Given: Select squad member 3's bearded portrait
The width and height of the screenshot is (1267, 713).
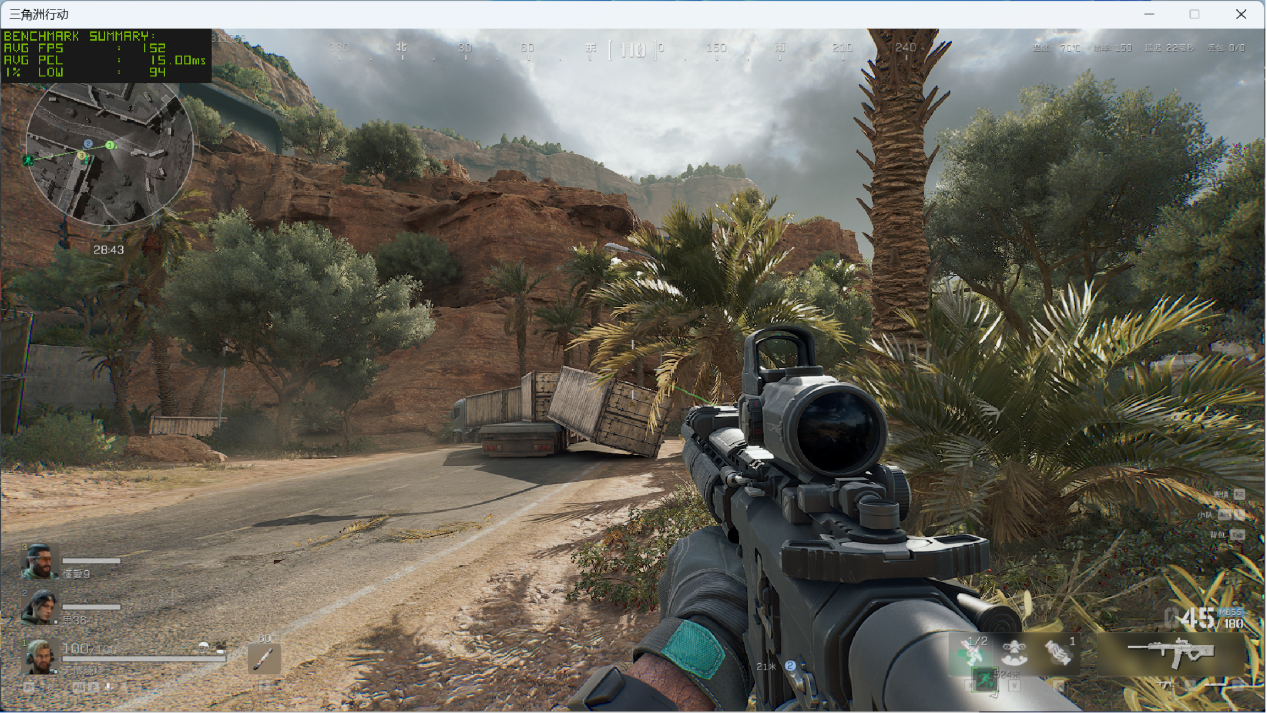Looking at the screenshot, I should coord(39,562).
